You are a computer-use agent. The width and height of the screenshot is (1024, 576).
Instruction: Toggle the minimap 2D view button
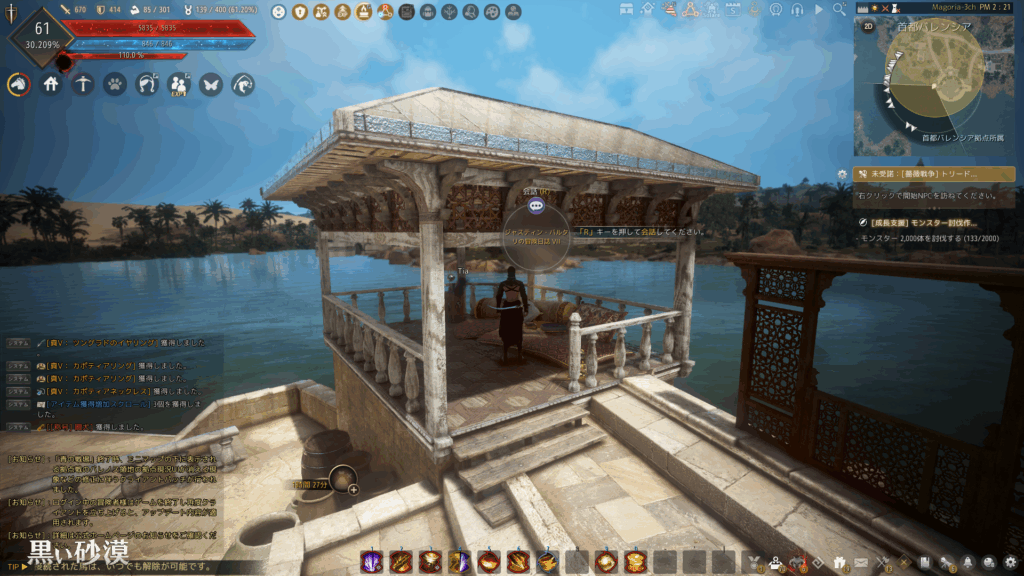click(x=868, y=27)
